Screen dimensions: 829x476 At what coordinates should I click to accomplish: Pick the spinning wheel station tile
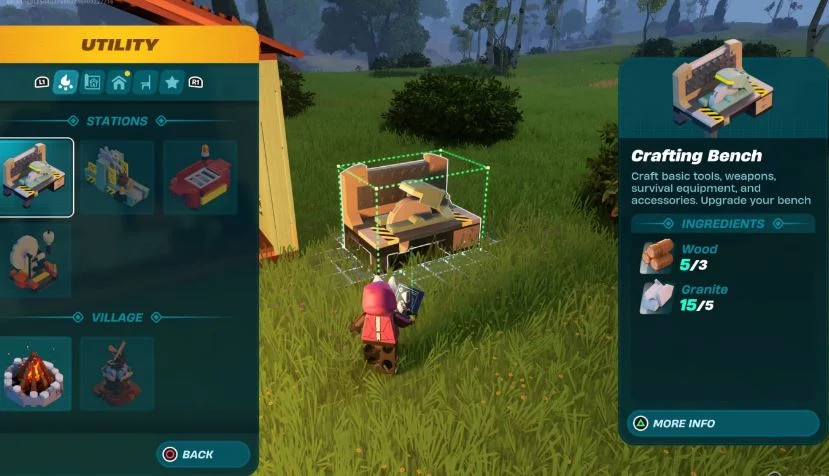(36, 258)
